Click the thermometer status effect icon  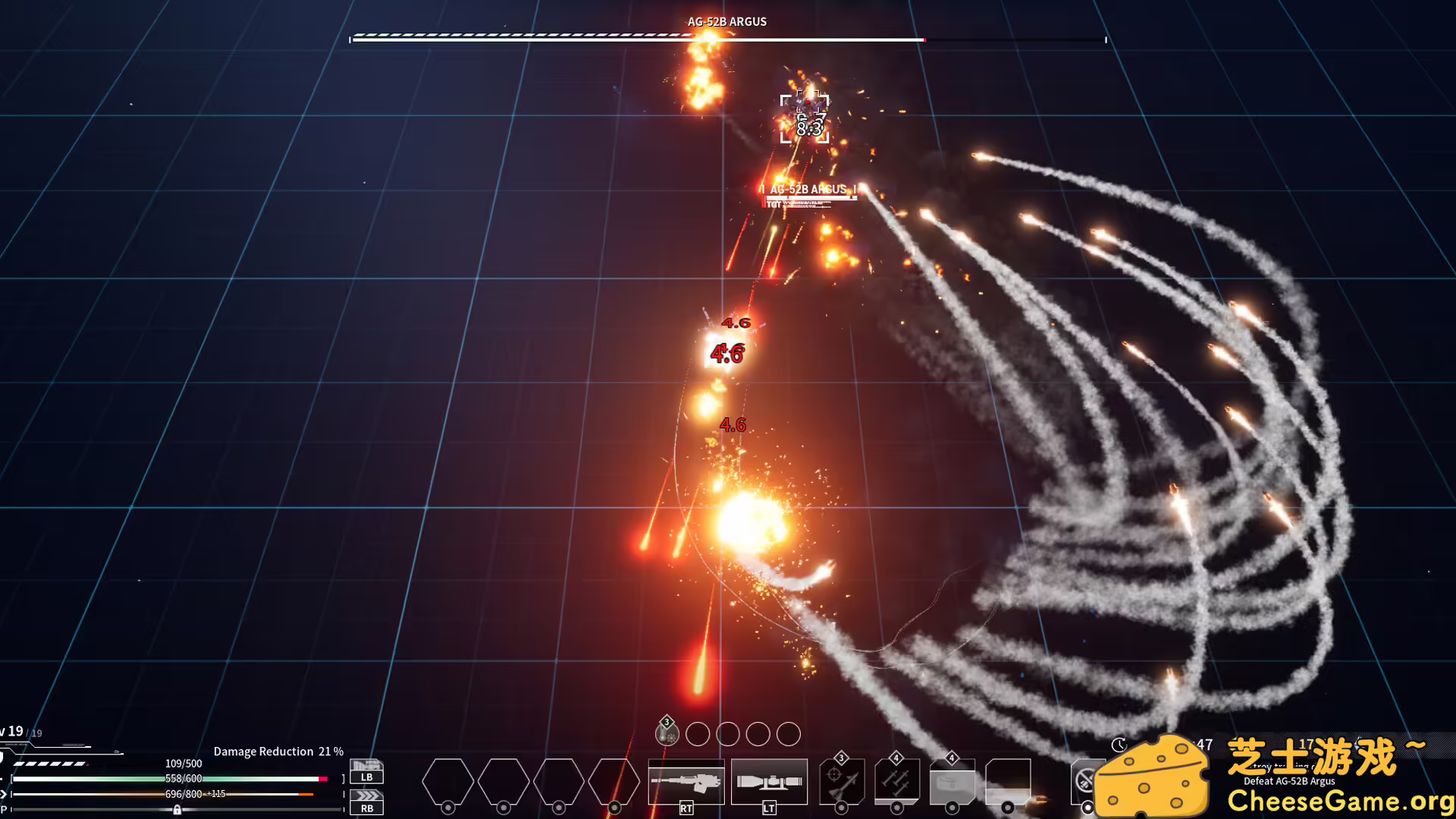pos(667,733)
